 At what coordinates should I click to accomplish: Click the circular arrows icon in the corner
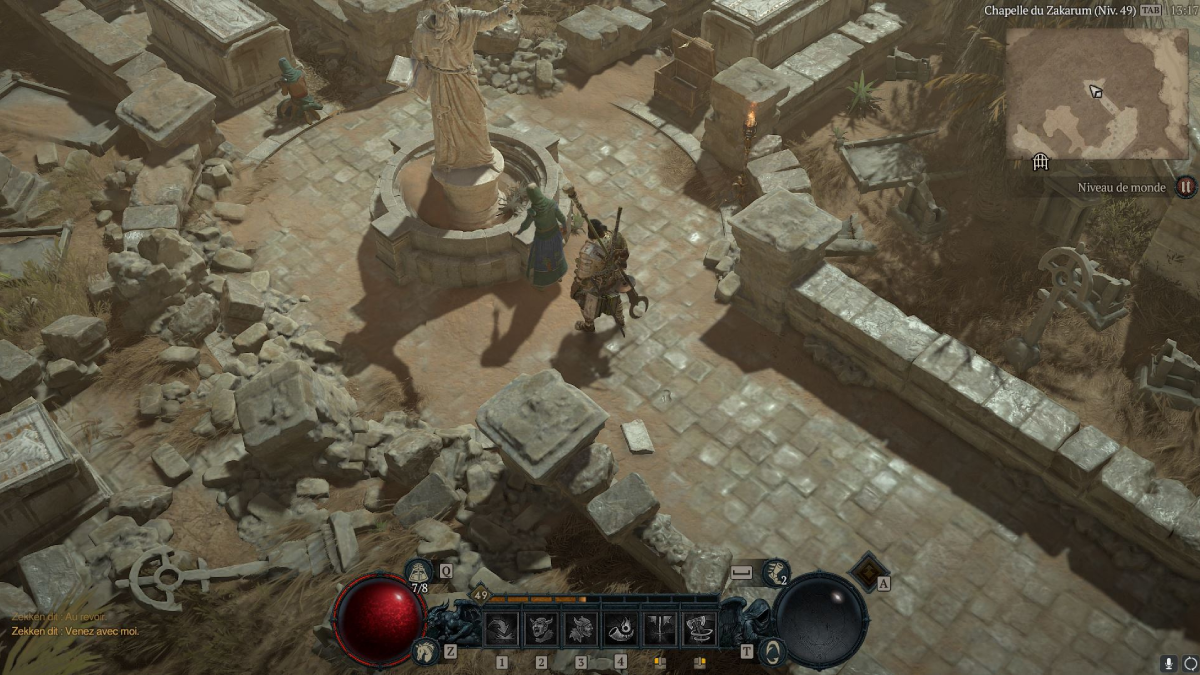click(1187, 663)
